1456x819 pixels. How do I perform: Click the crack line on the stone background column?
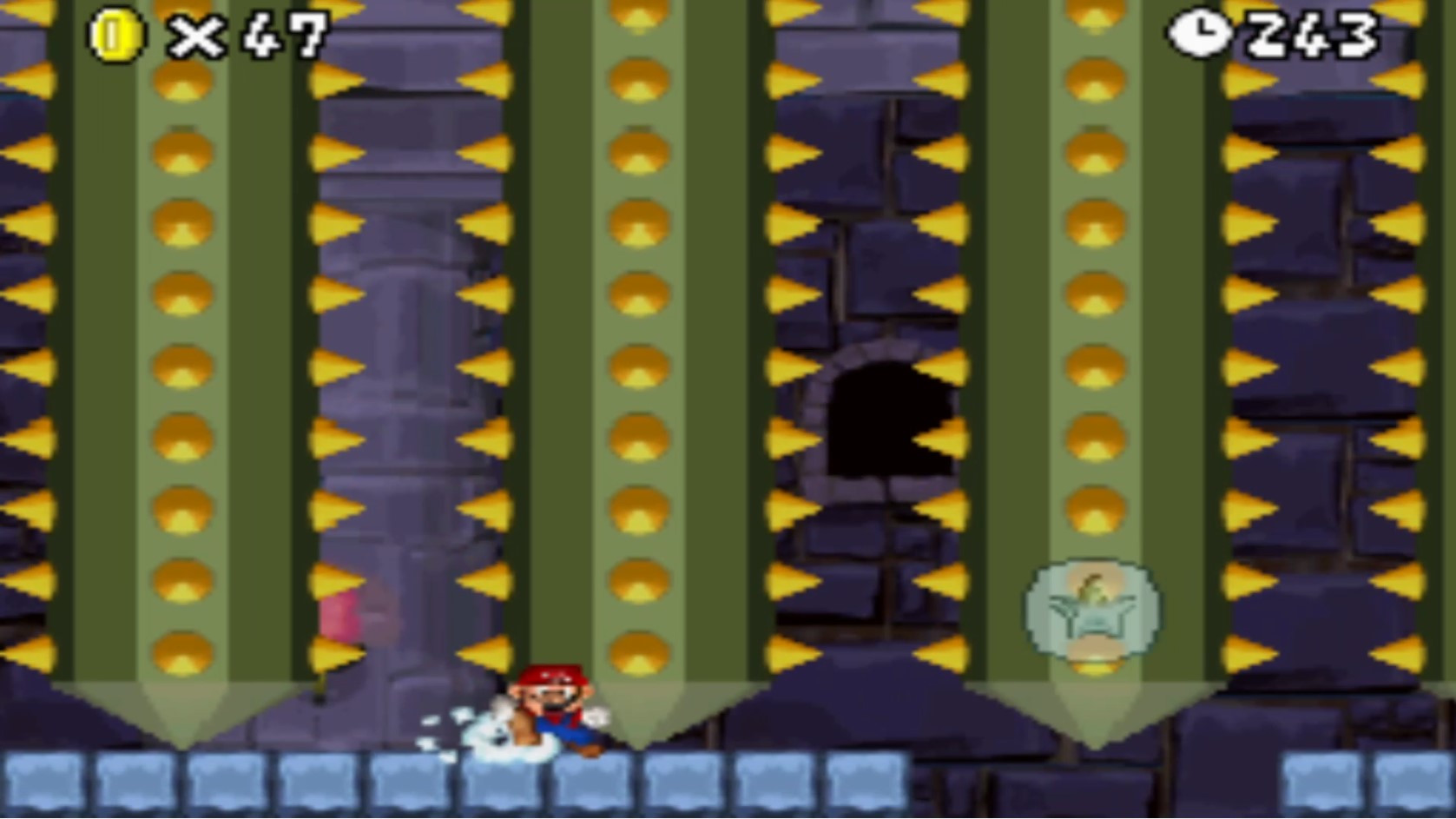point(408,261)
